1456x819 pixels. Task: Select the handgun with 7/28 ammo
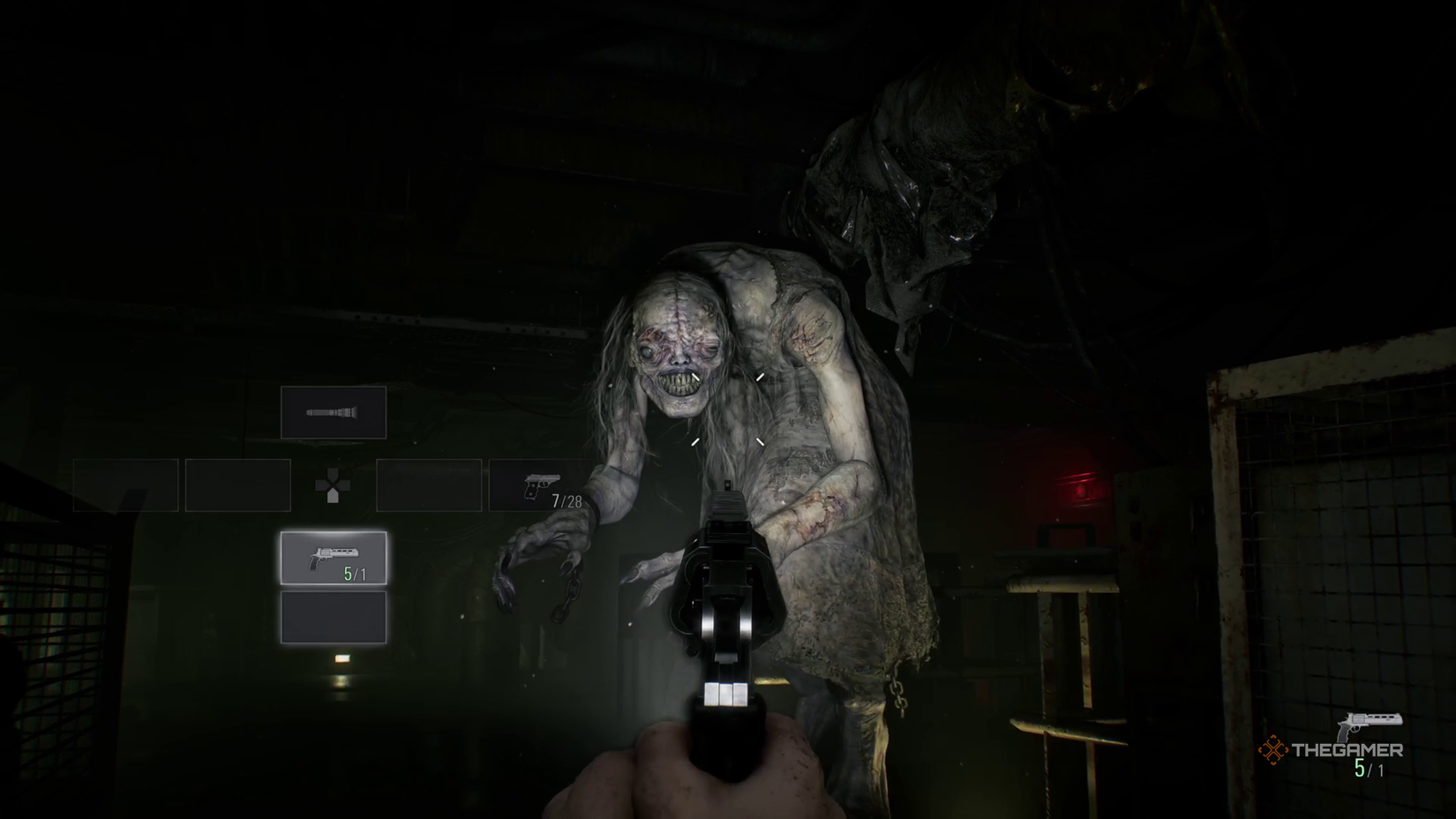click(540, 485)
